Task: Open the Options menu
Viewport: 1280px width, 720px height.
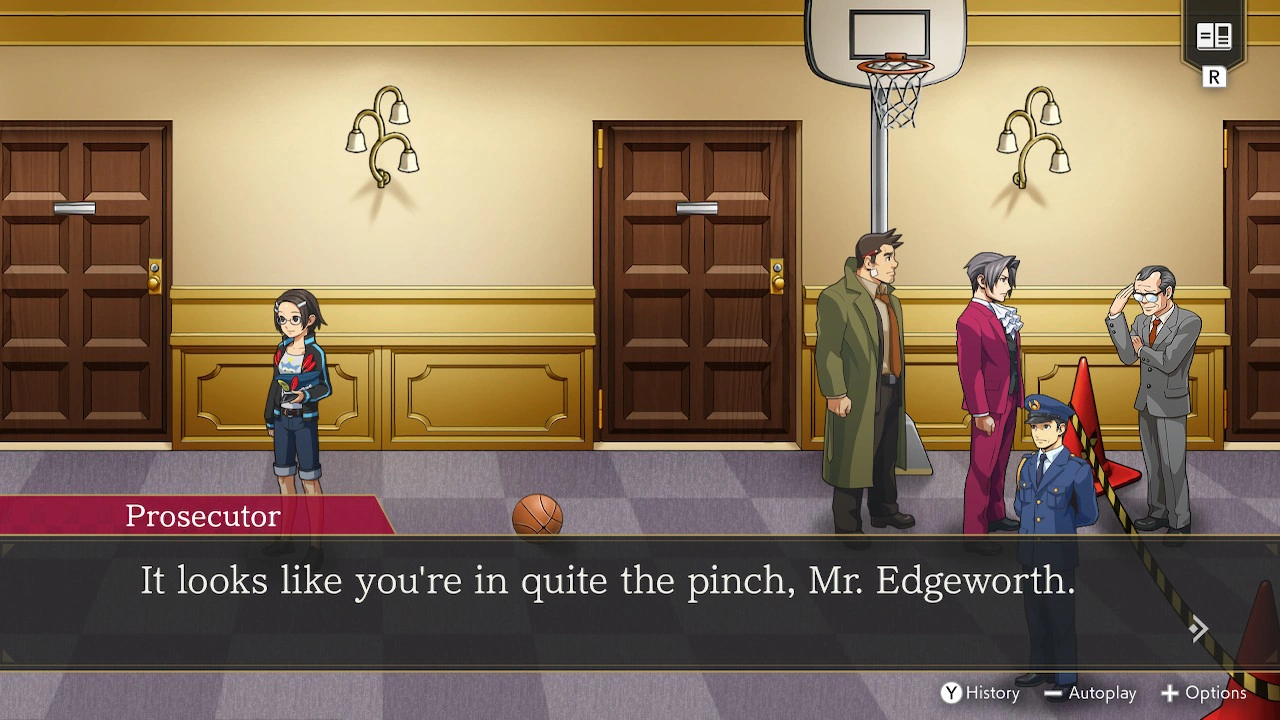Action: pos(1204,692)
